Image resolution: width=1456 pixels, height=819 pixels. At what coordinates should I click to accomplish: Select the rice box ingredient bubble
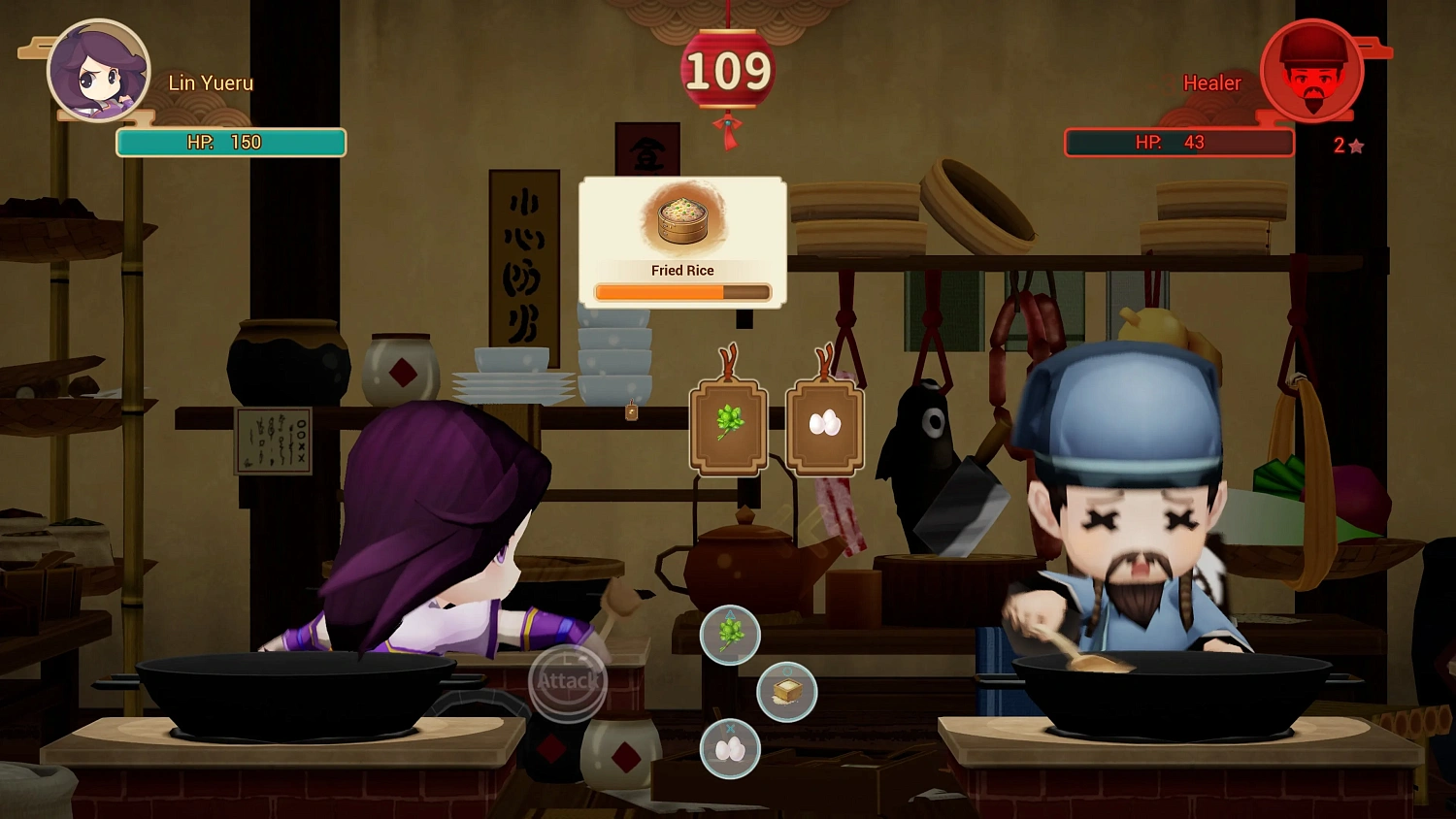788,692
